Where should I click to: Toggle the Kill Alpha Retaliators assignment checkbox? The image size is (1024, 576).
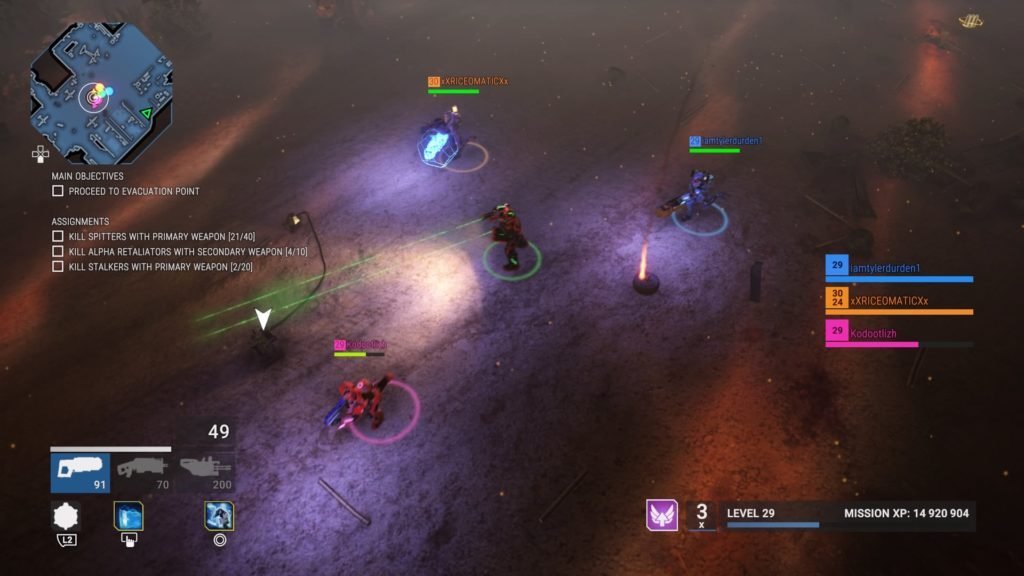point(58,251)
